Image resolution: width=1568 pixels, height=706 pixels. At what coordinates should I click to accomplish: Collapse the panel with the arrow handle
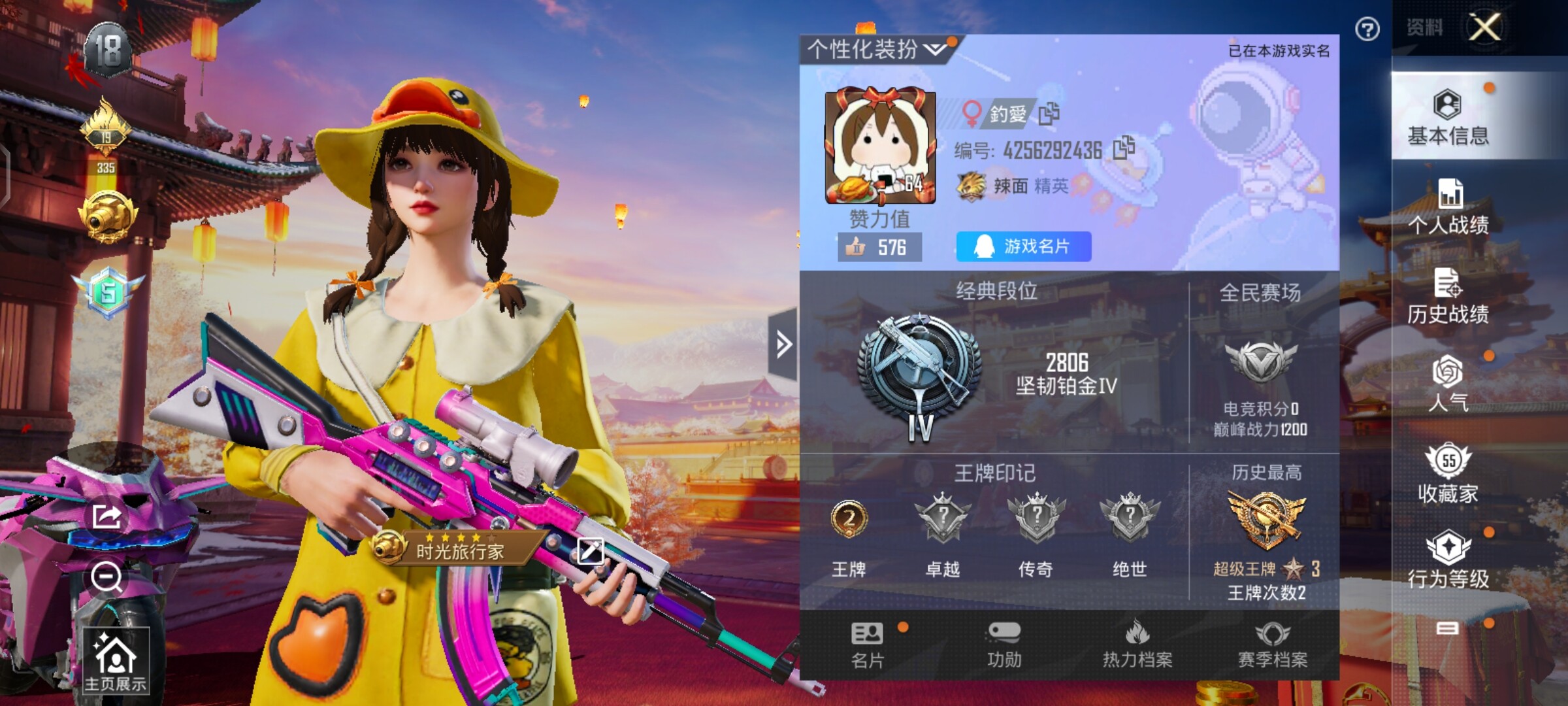783,344
